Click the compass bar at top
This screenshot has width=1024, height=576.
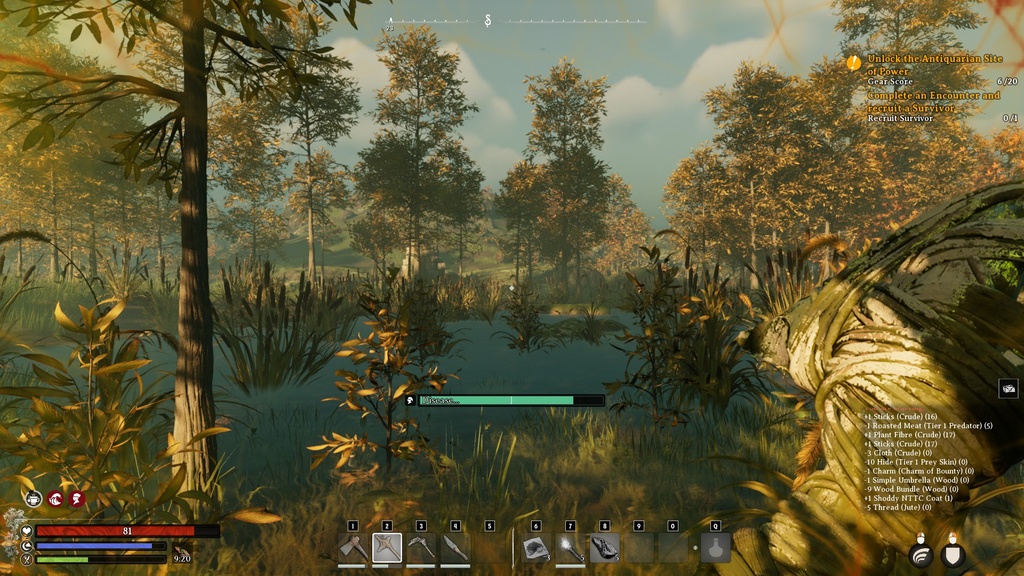517,21
